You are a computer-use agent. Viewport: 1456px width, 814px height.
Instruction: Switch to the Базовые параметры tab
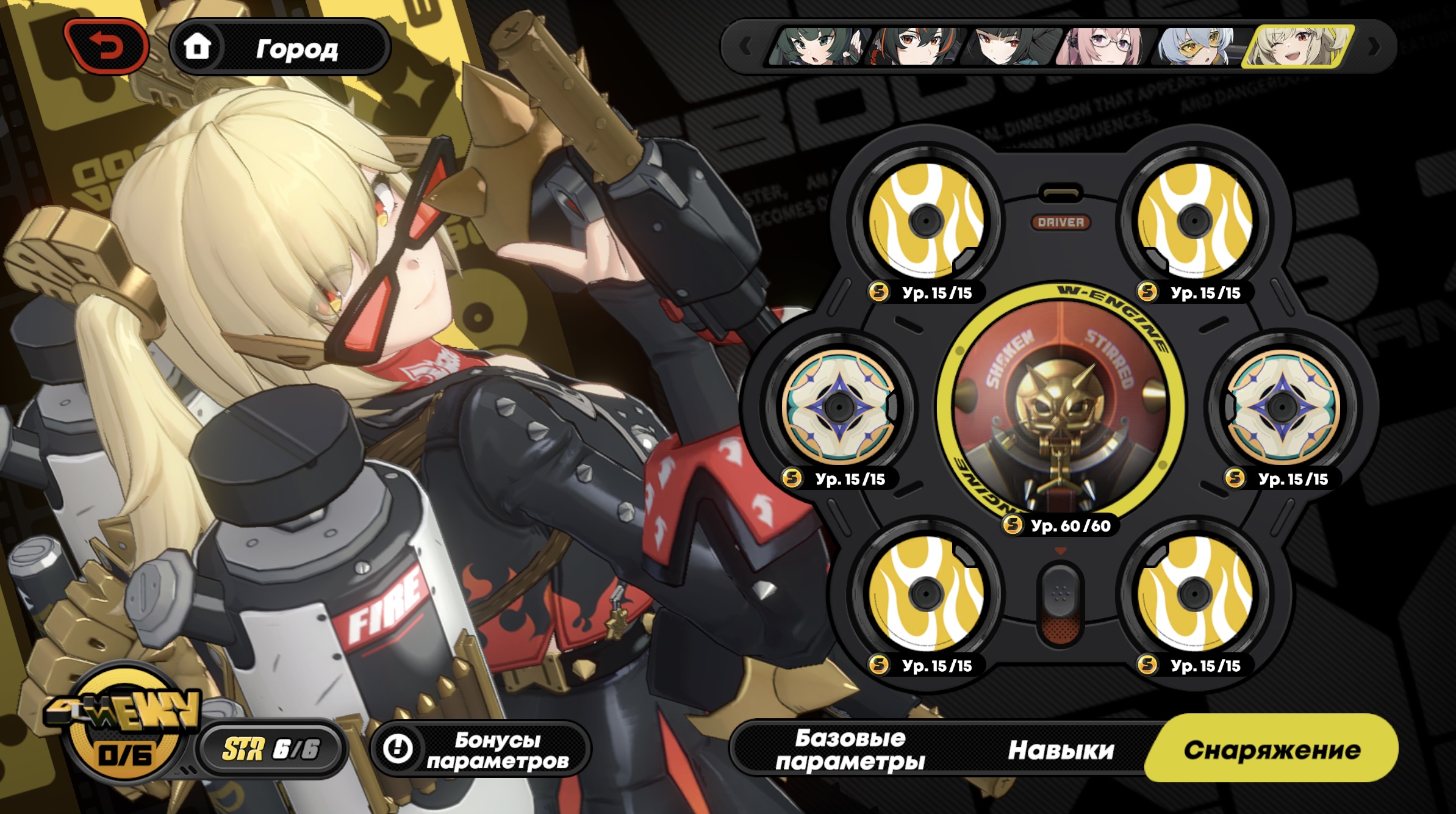(850, 749)
